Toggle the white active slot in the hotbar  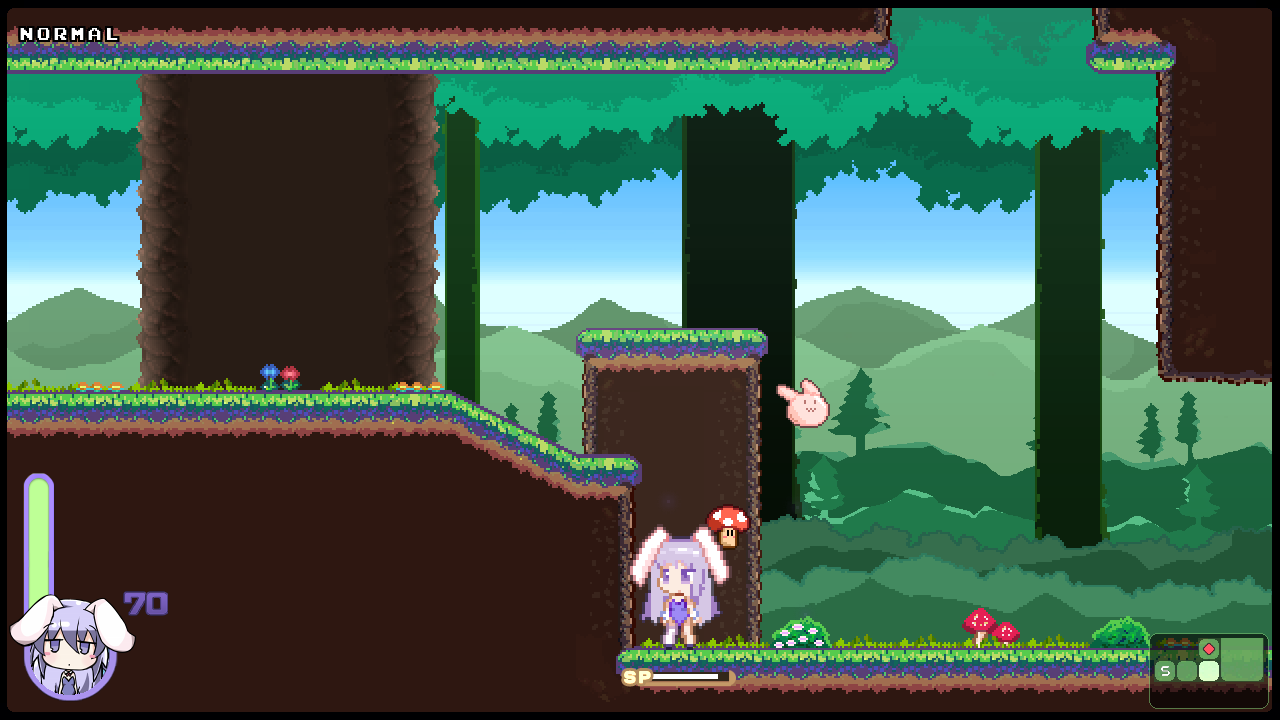[1209, 671]
